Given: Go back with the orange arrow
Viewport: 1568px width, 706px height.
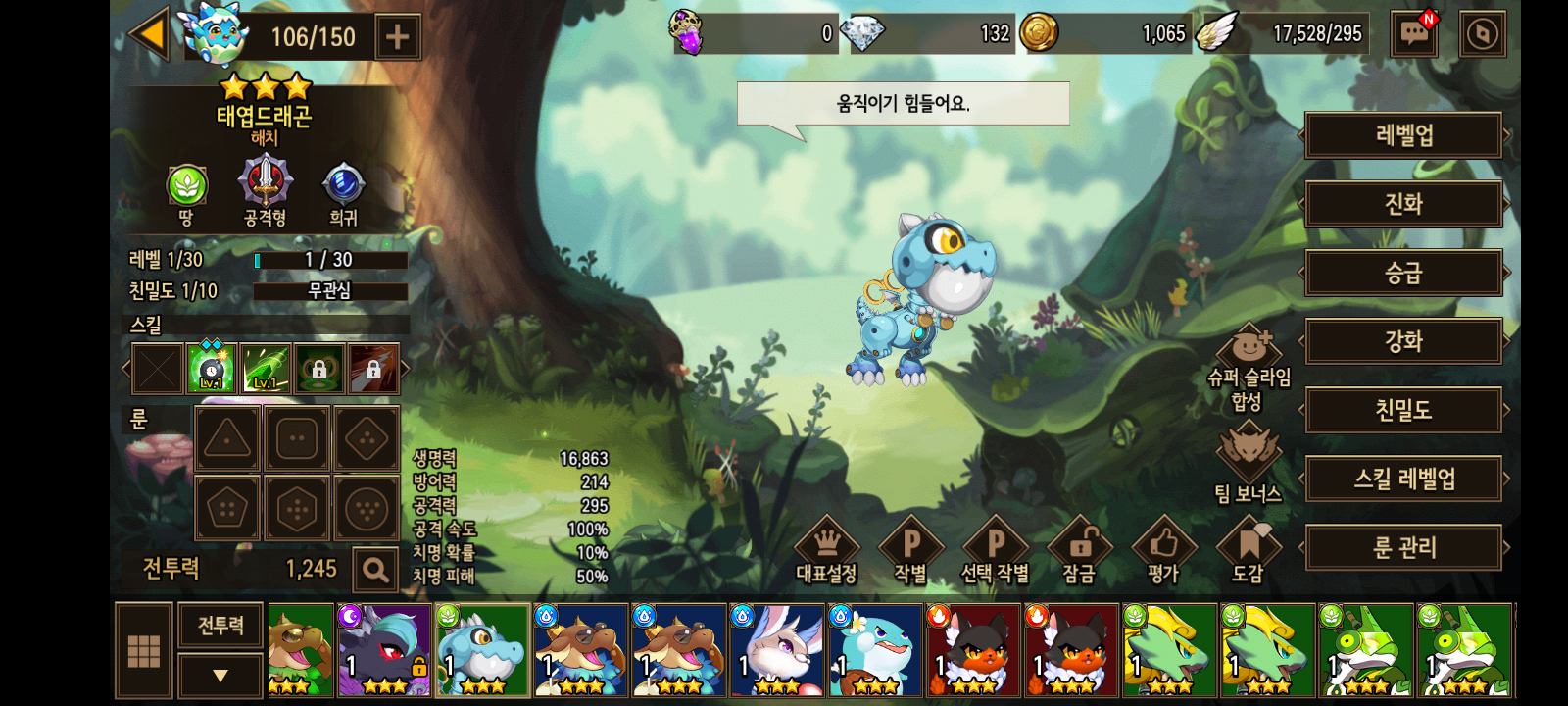Looking at the screenshot, I should [x=151, y=35].
